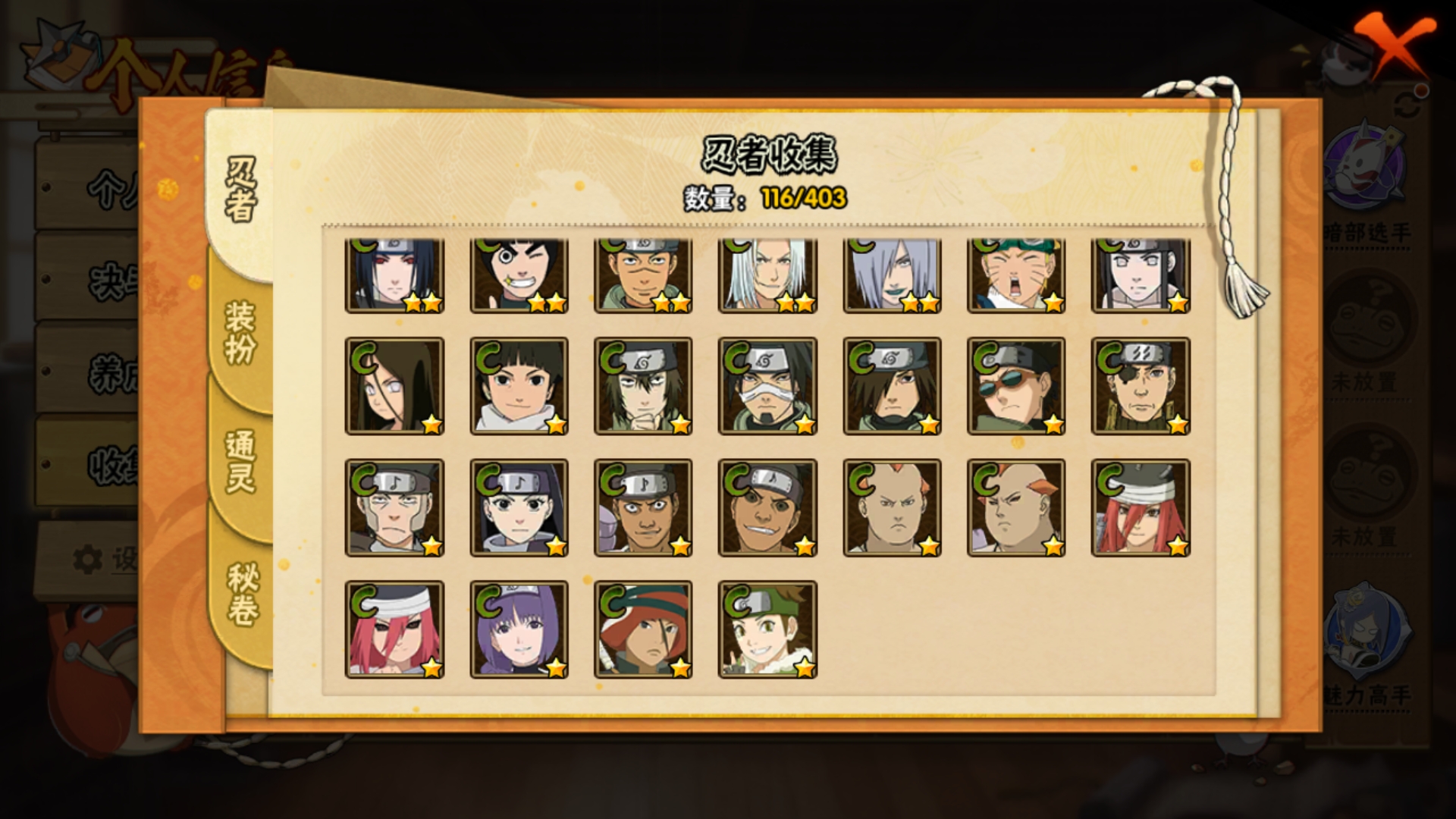Select the winking bowl-cut ninja portrait
The width and height of the screenshot is (1456, 819).
[519, 275]
